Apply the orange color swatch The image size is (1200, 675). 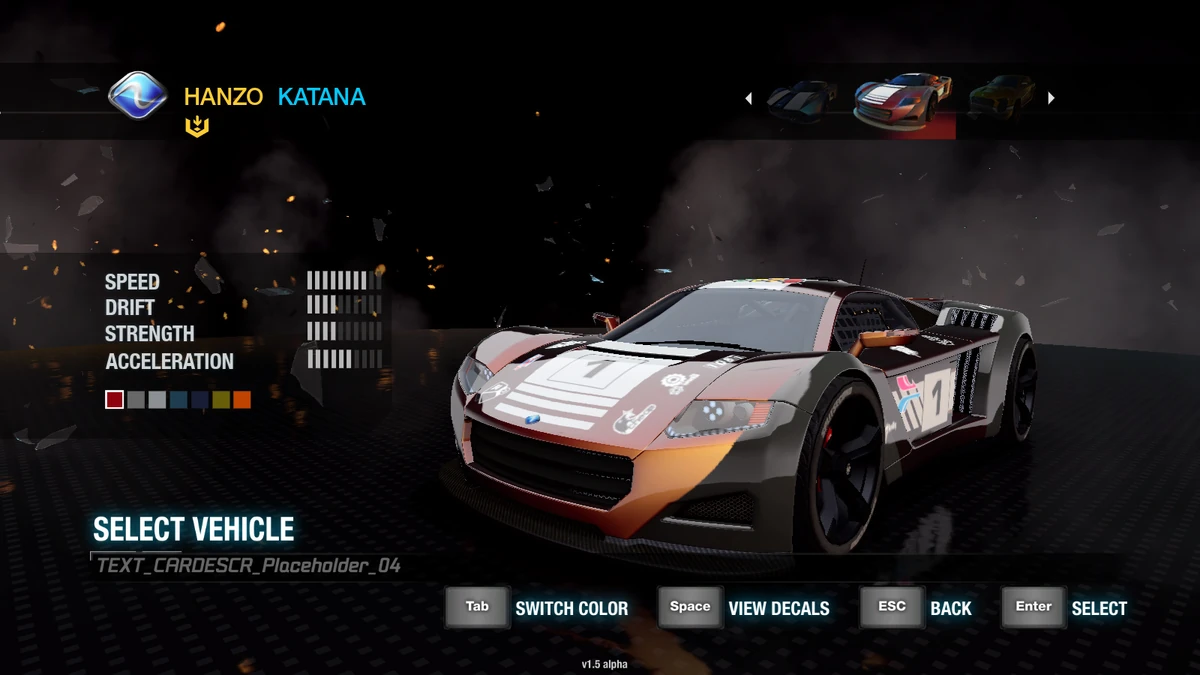pyautogui.click(x=241, y=400)
